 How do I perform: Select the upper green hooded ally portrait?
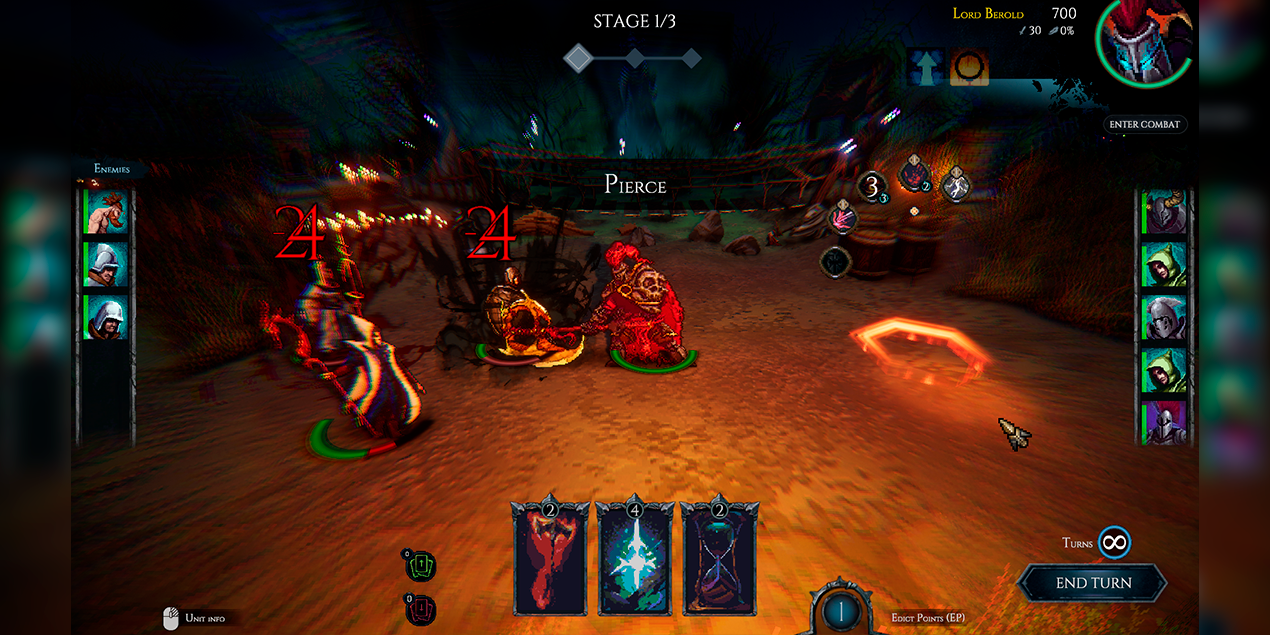click(1164, 265)
